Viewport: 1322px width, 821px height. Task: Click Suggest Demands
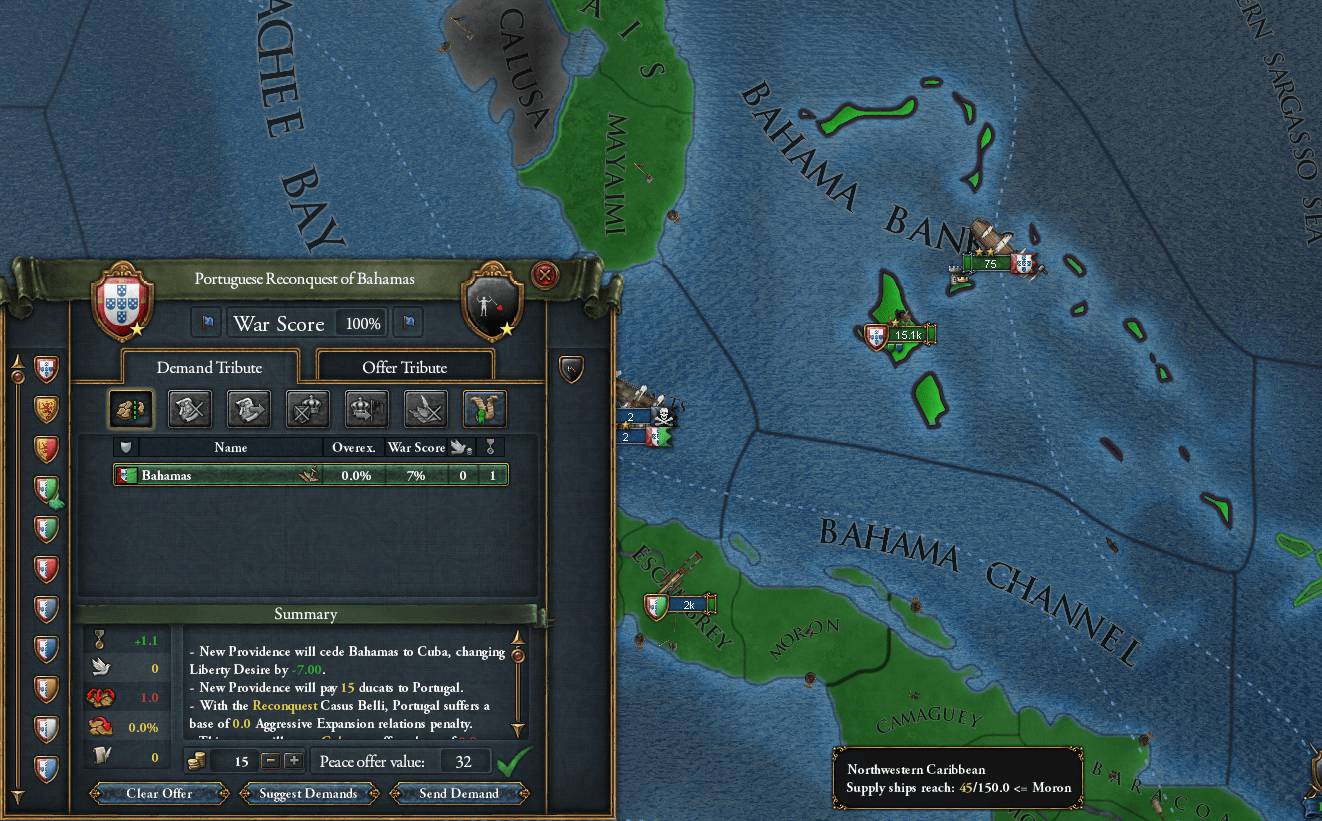308,793
